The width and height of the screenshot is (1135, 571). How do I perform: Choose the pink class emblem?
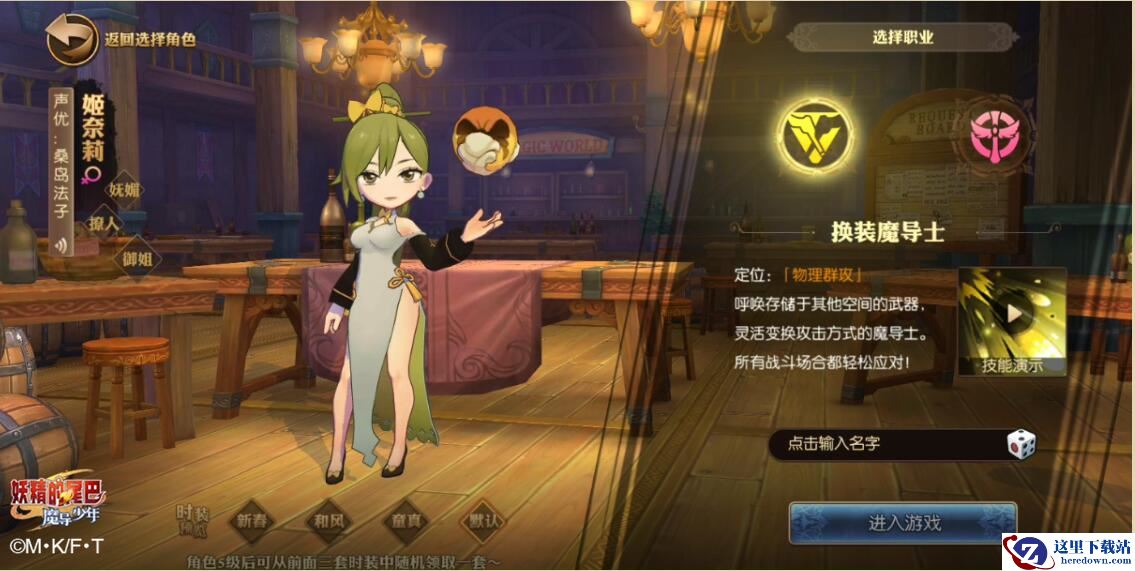pos(996,140)
